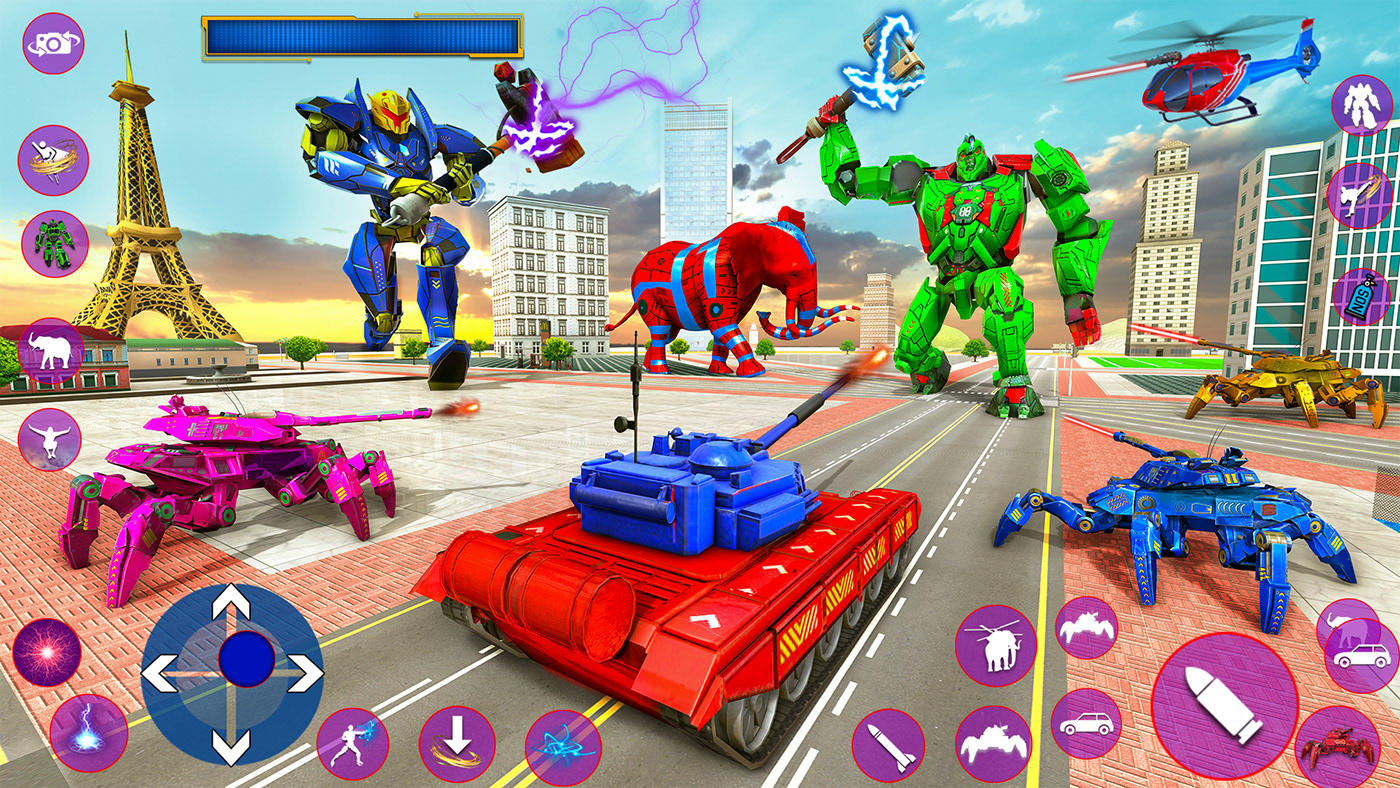The image size is (1400, 788).
Task: Select the tank mode icon
Action: point(995,742)
